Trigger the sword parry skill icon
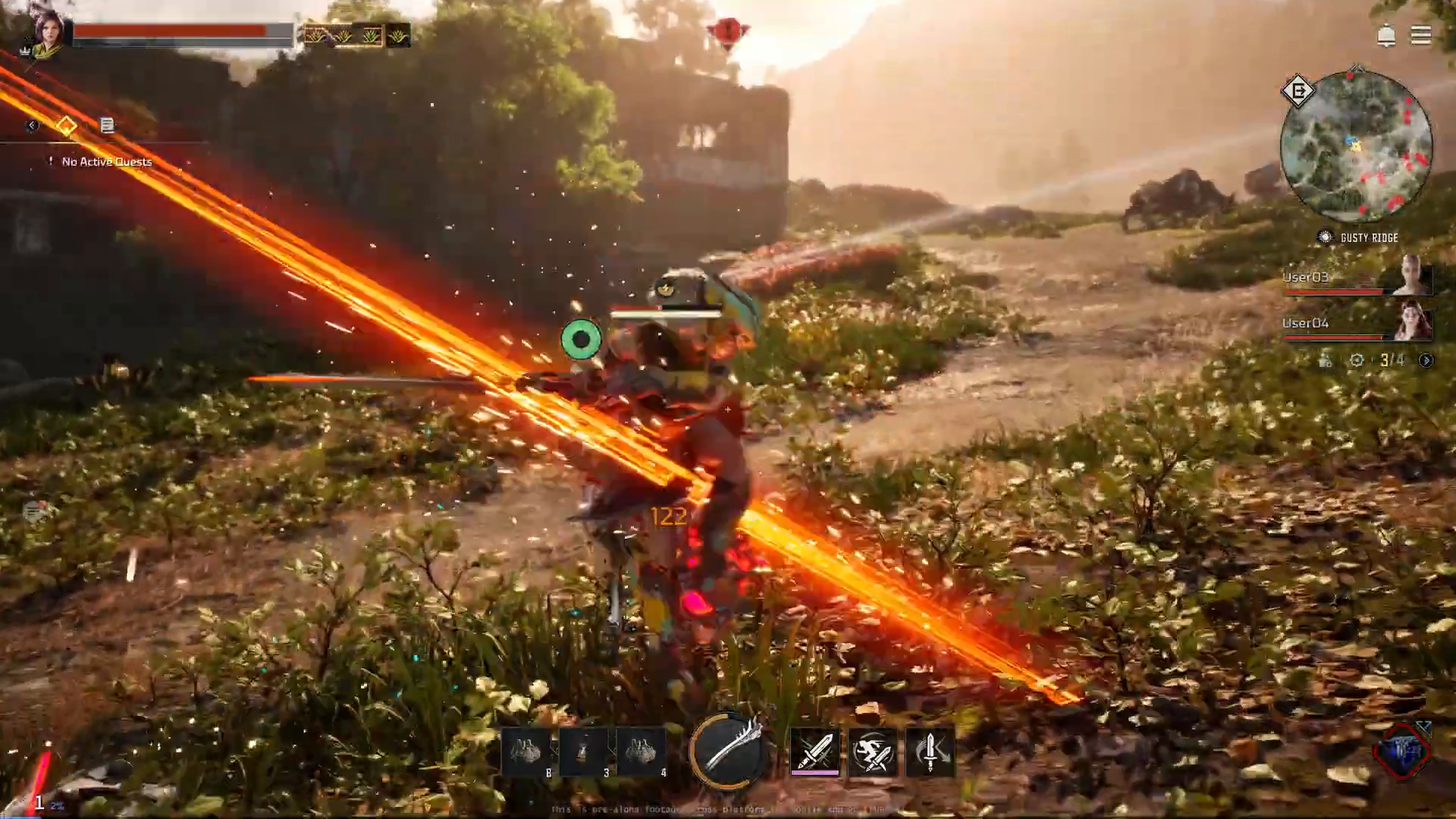The height and width of the screenshot is (819, 1456). point(931,751)
